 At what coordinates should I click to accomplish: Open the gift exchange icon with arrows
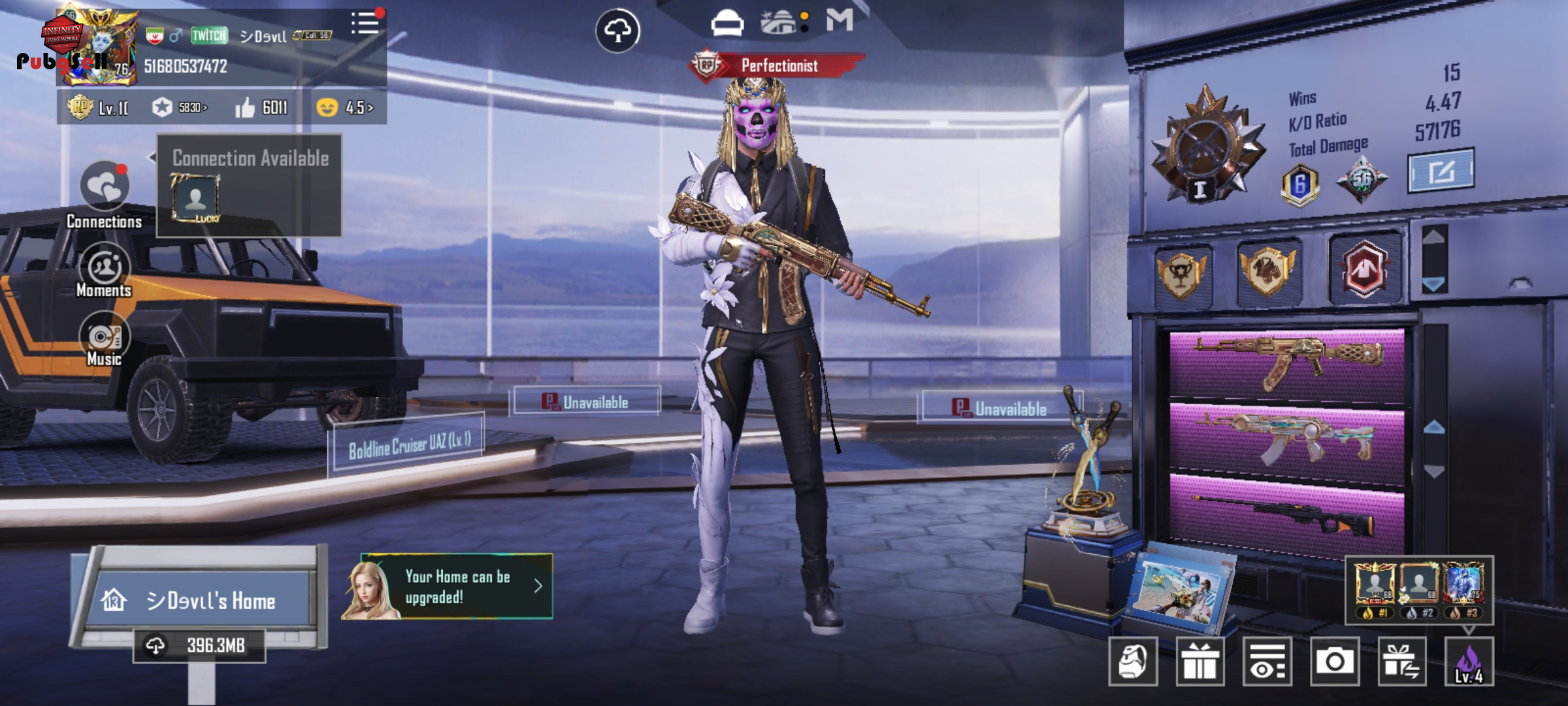point(1402,662)
